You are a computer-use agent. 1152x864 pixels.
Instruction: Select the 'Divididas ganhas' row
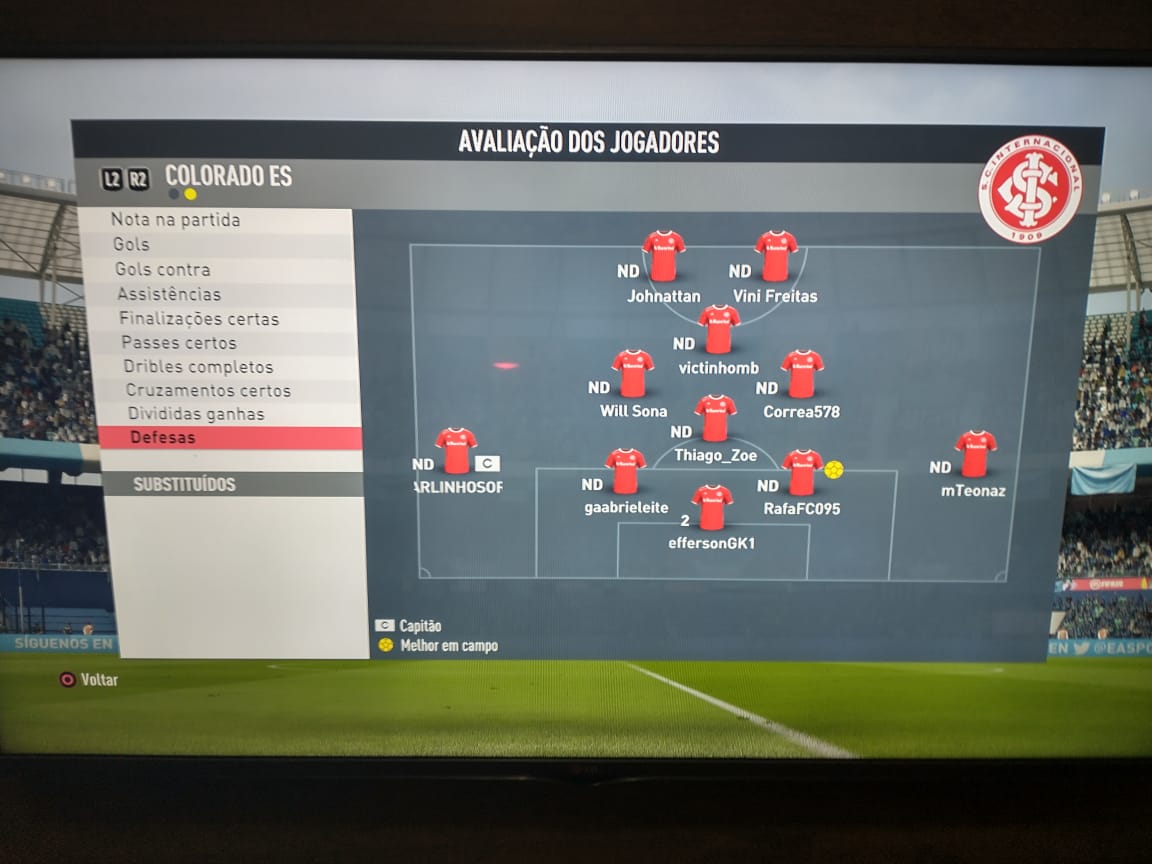coord(196,414)
